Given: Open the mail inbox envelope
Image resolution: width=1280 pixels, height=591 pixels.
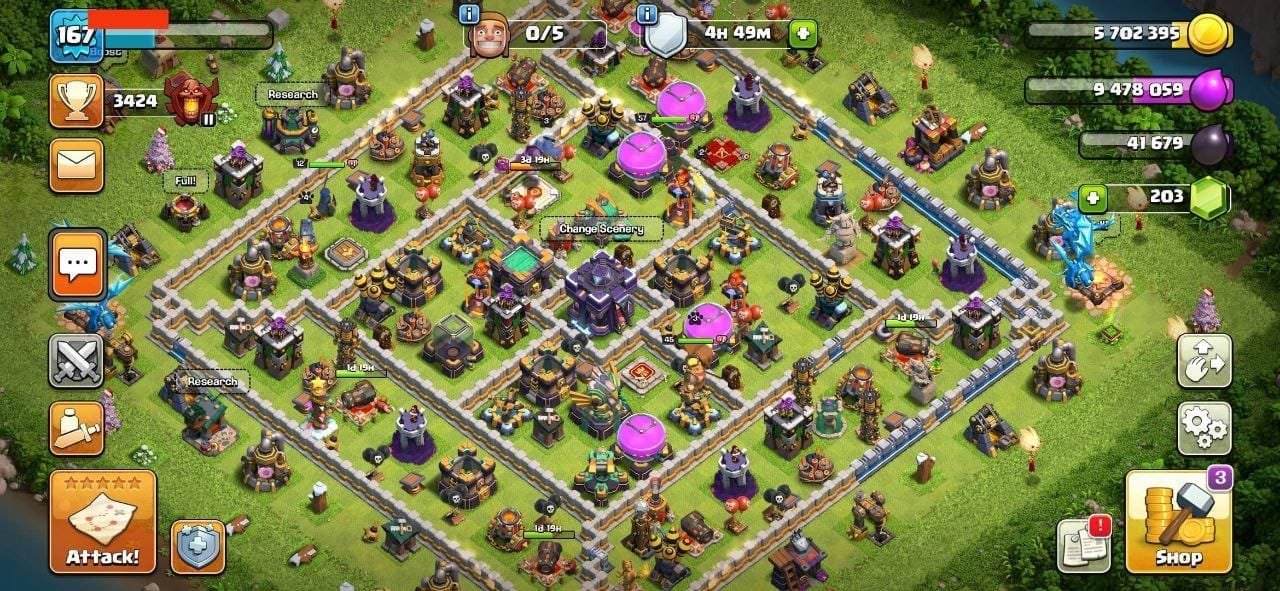Looking at the screenshot, I should pos(76,165).
